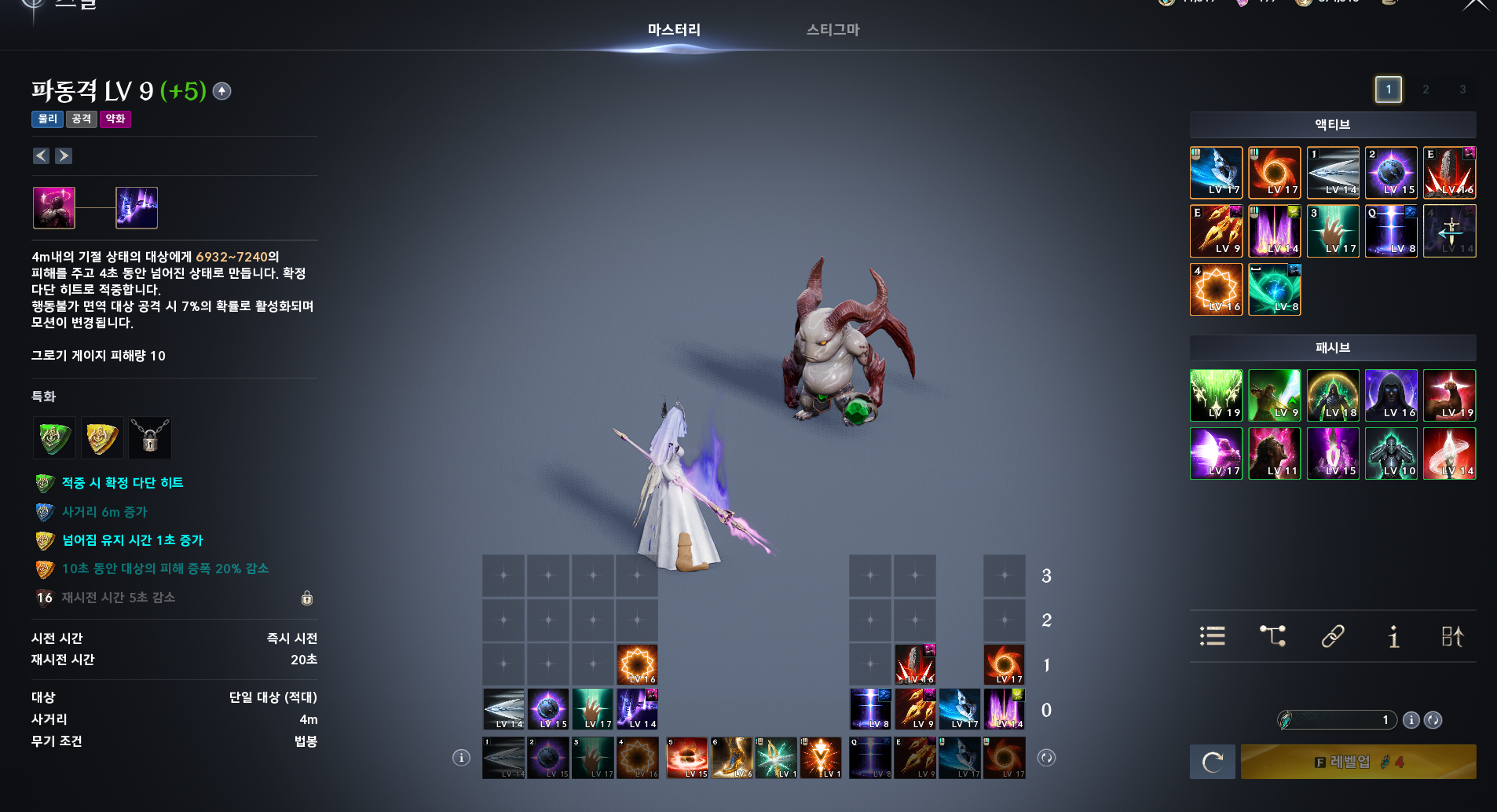This screenshot has height=812, width=1497.
Task: Go to the next skill with right arrow
Action: [x=64, y=156]
